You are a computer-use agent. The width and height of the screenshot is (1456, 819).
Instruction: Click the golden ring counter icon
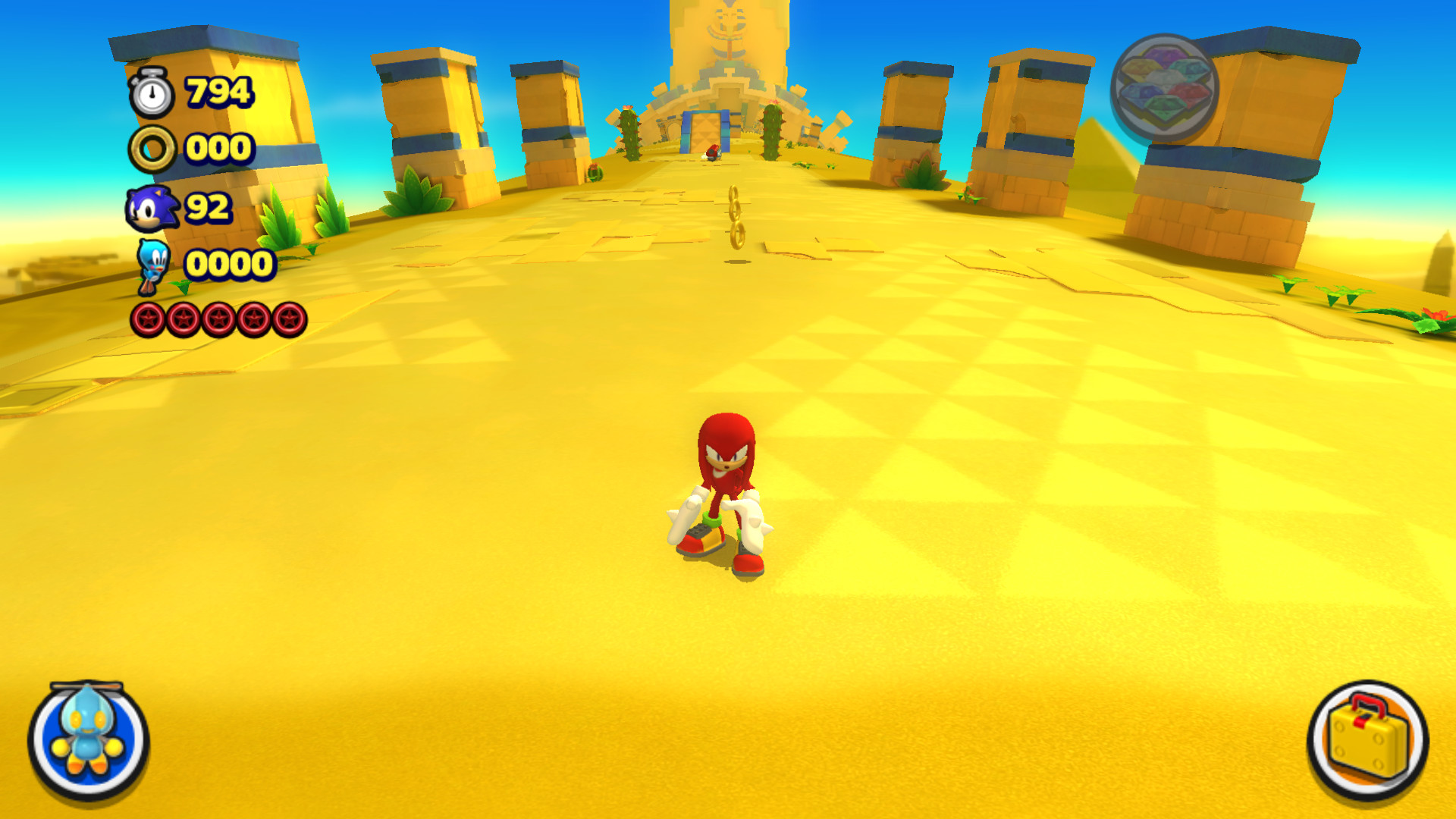pos(153,149)
